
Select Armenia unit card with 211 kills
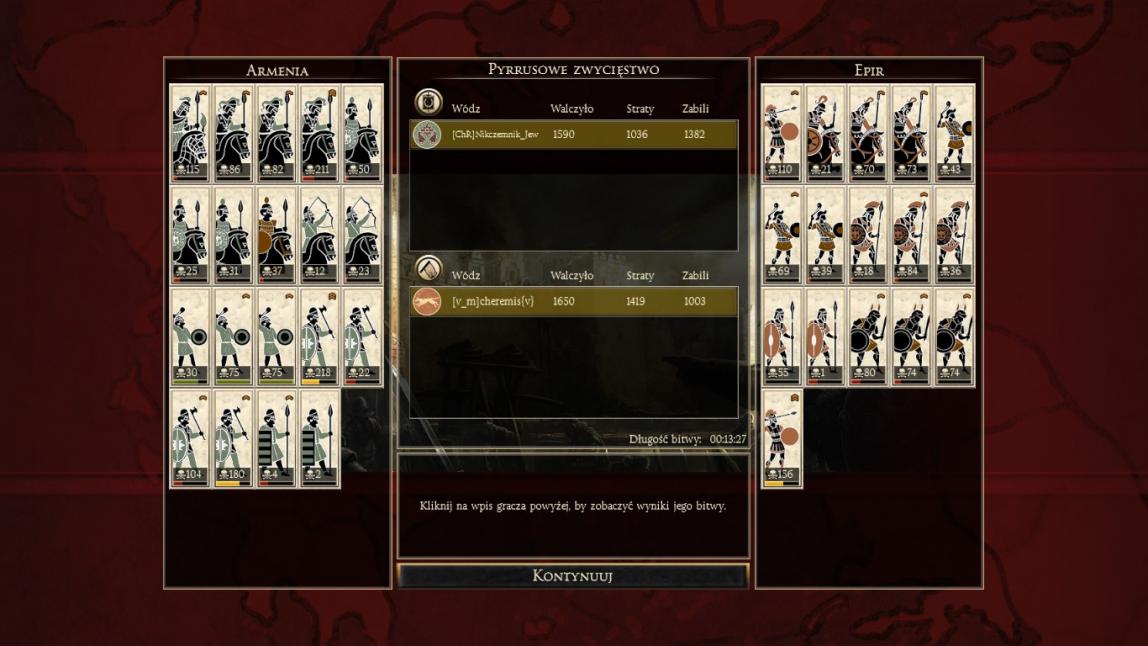(319, 133)
